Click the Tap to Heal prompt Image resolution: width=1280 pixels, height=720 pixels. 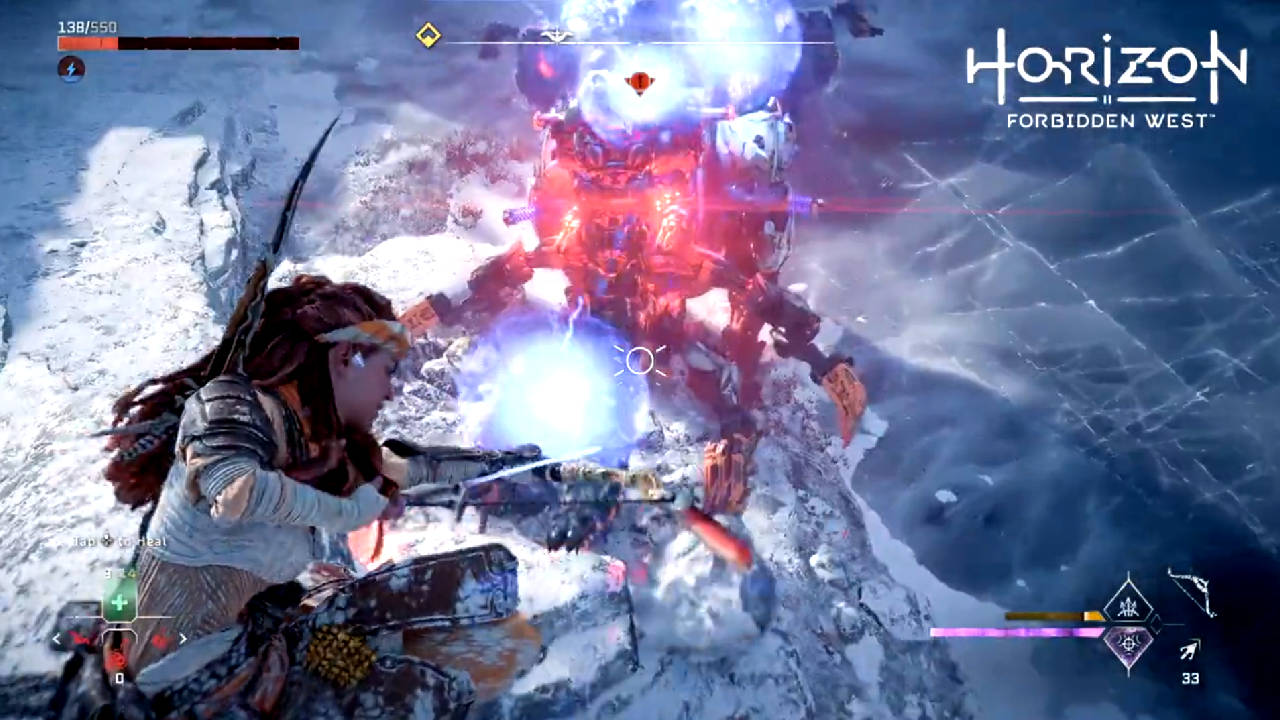click(x=119, y=541)
